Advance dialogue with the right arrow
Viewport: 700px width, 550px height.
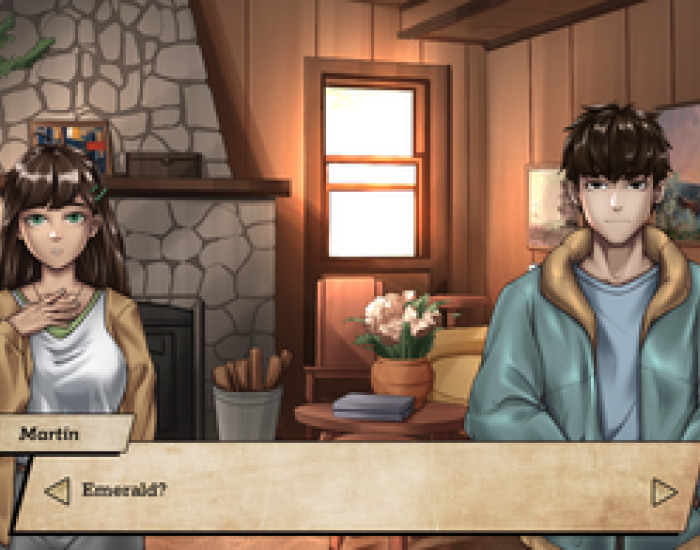click(x=663, y=492)
